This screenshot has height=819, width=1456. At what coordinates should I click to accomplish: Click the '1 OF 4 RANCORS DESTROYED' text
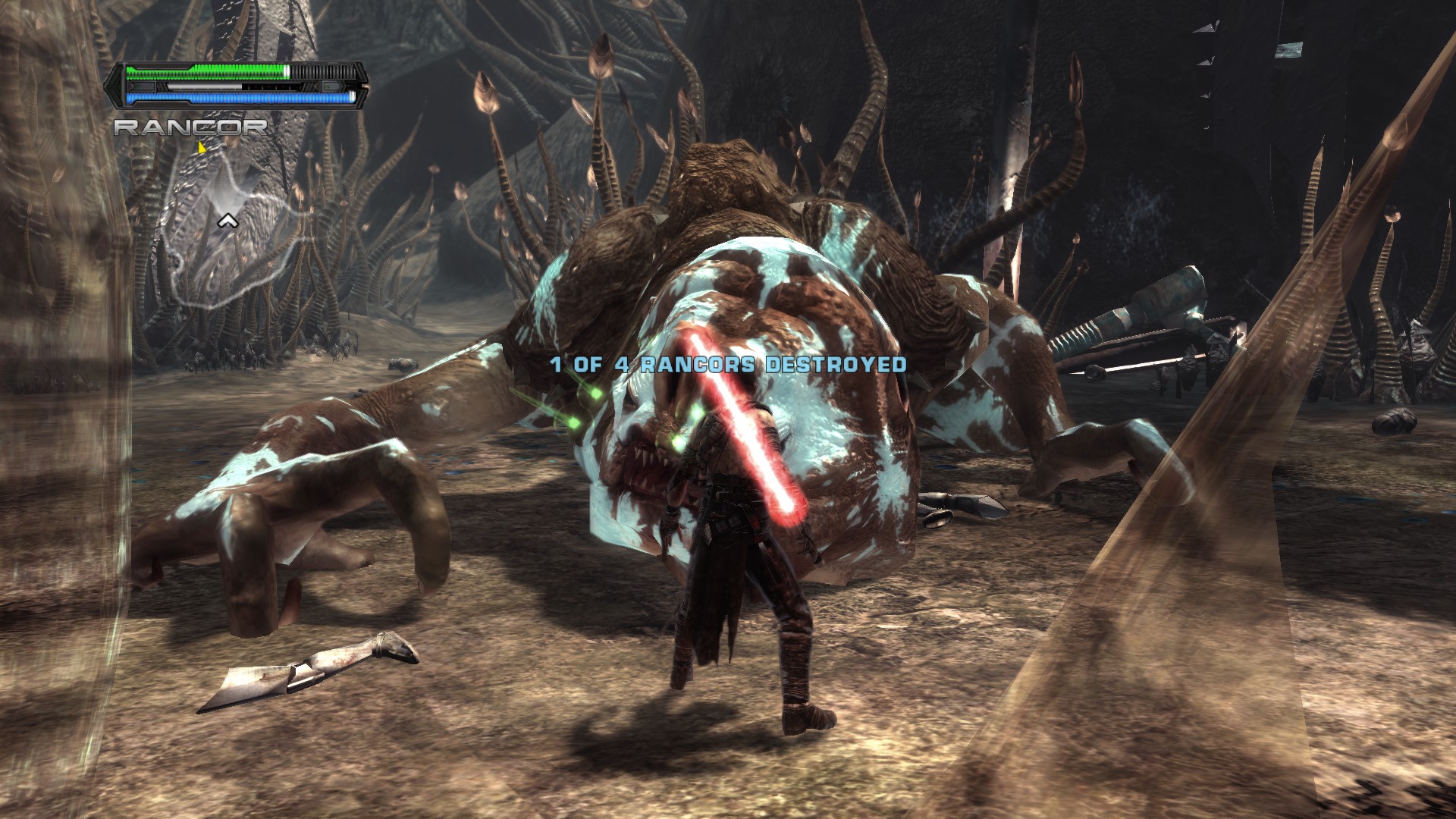coord(726,364)
